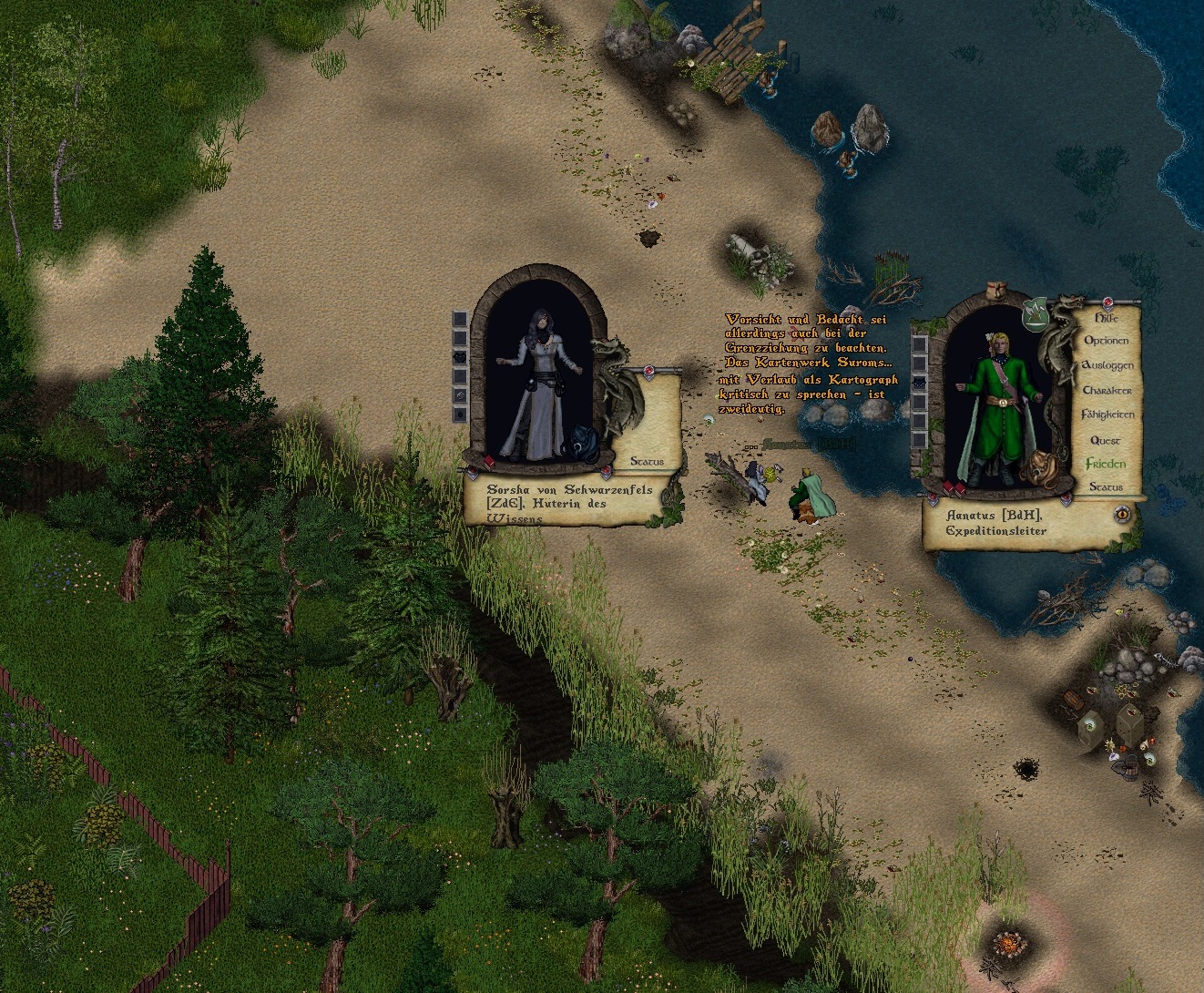1204x993 pixels.
Task: Open Status on Aanatus's paperdoll
Action: 1106,487
